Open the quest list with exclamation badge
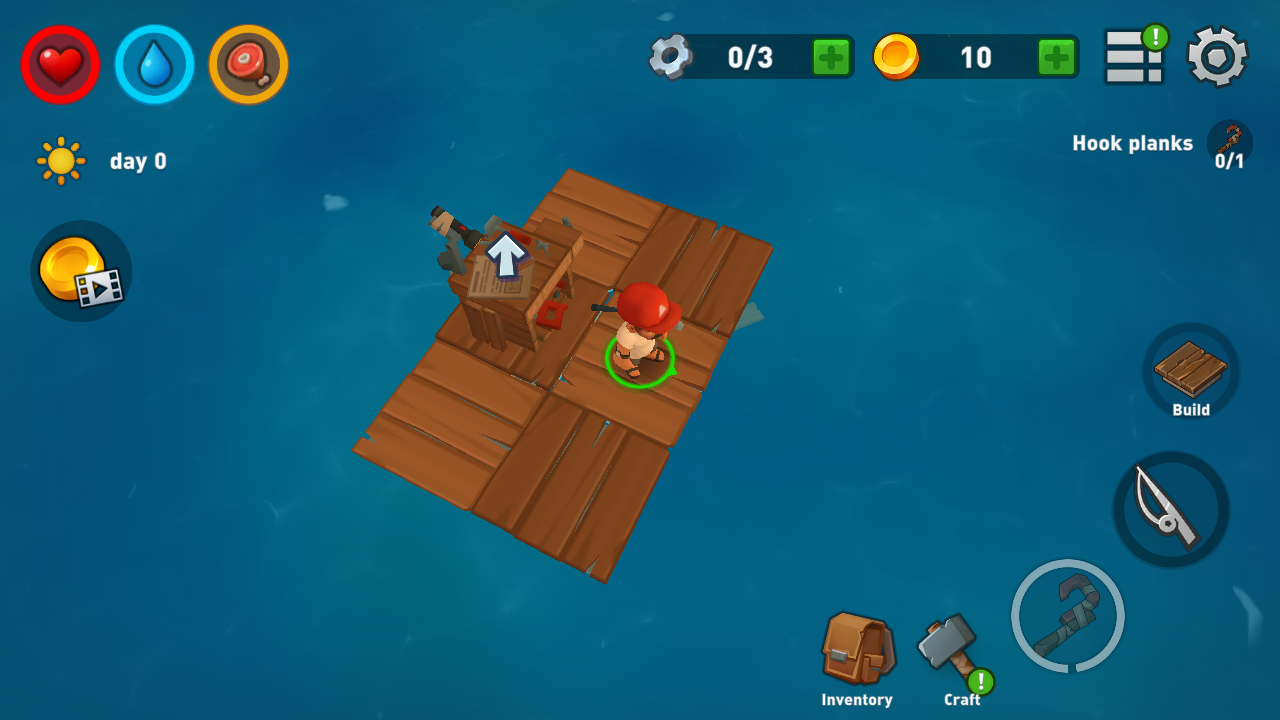 coord(1135,56)
